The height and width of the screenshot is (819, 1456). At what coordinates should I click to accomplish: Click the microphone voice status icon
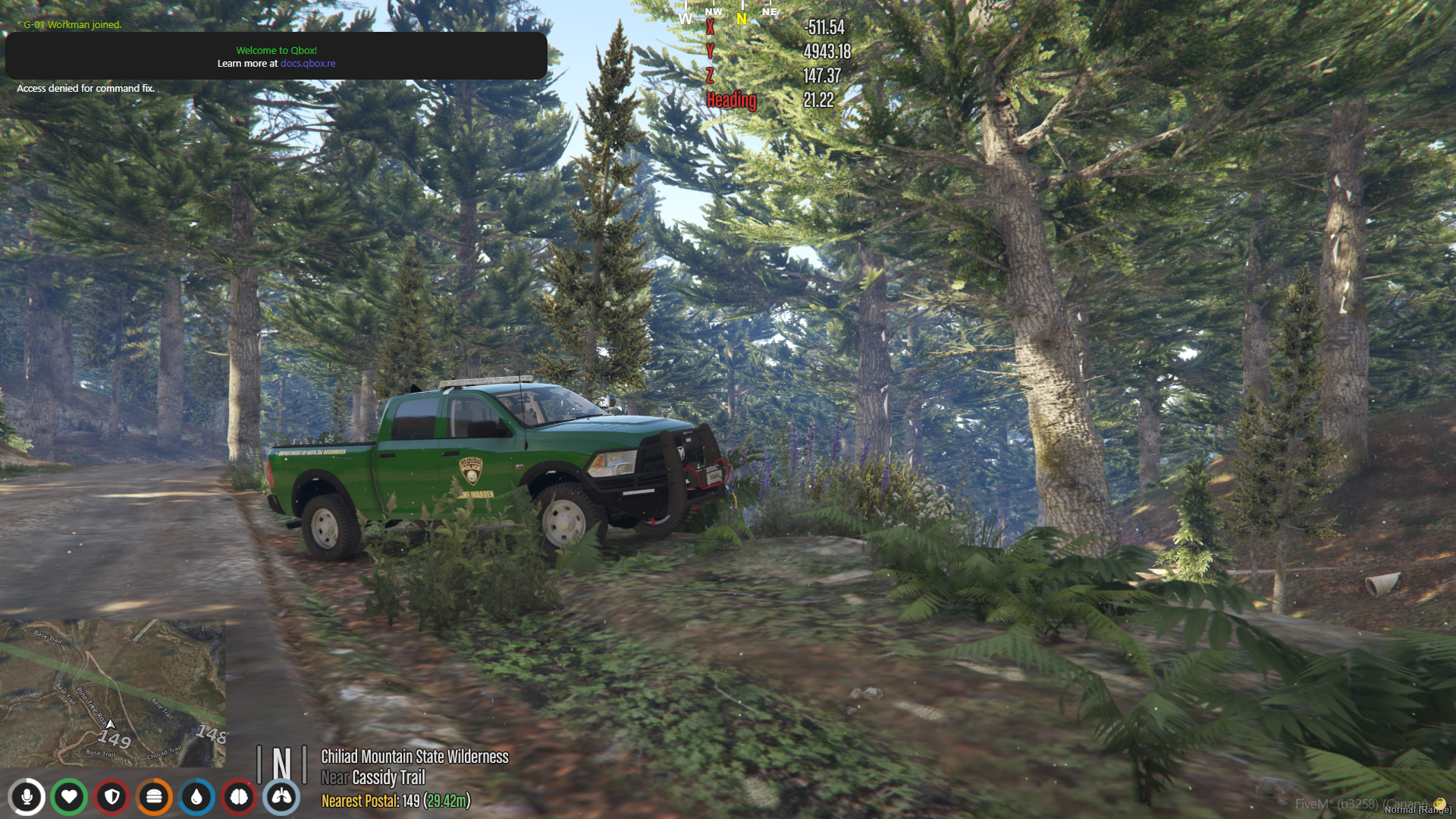tap(27, 797)
